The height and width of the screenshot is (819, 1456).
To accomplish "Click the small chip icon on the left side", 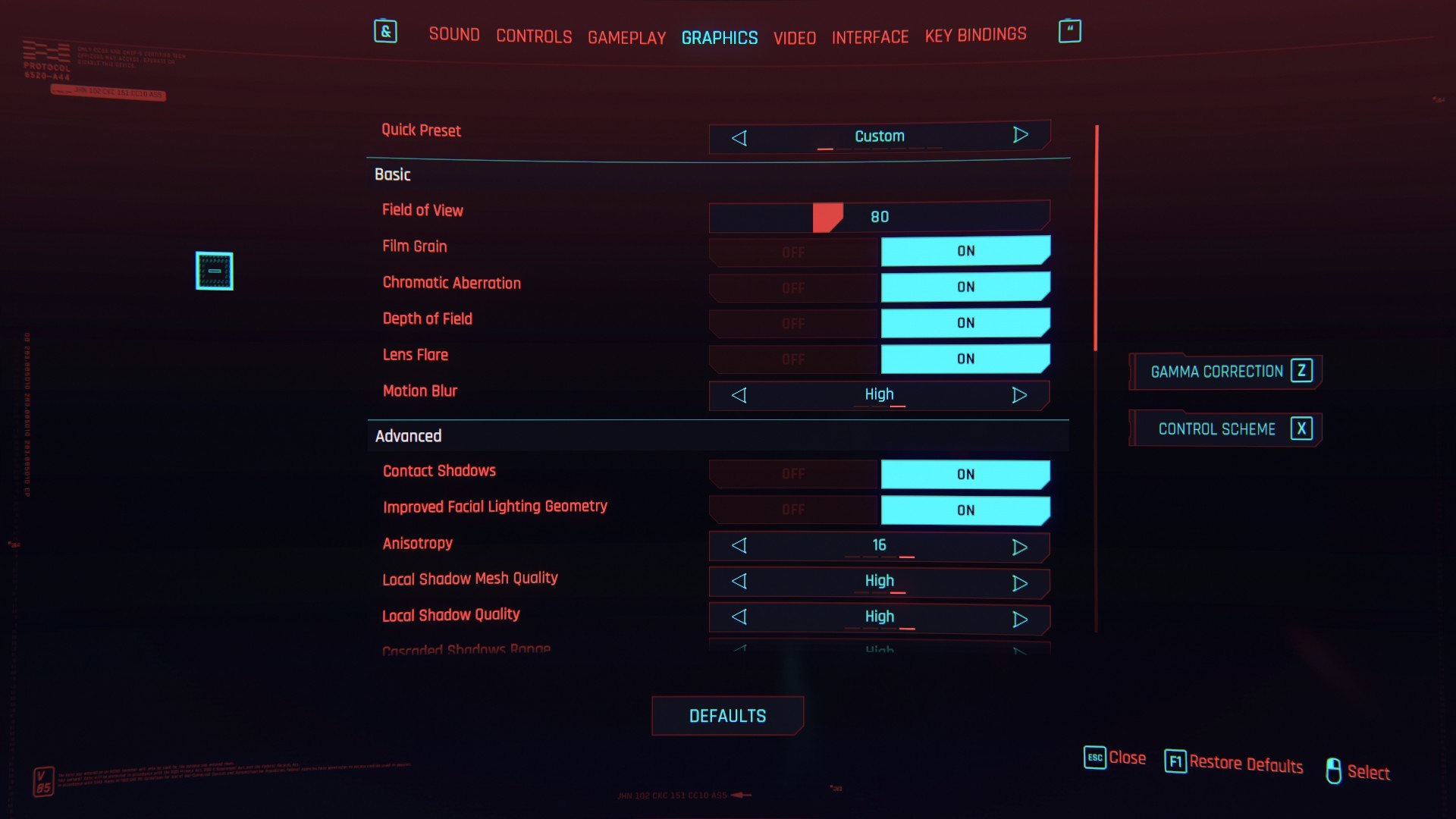I will pyautogui.click(x=214, y=271).
